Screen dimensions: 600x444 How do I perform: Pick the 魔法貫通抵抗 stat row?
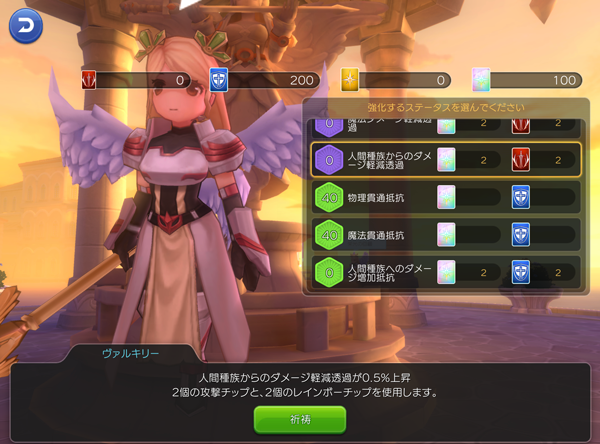pyautogui.click(x=445, y=234)
